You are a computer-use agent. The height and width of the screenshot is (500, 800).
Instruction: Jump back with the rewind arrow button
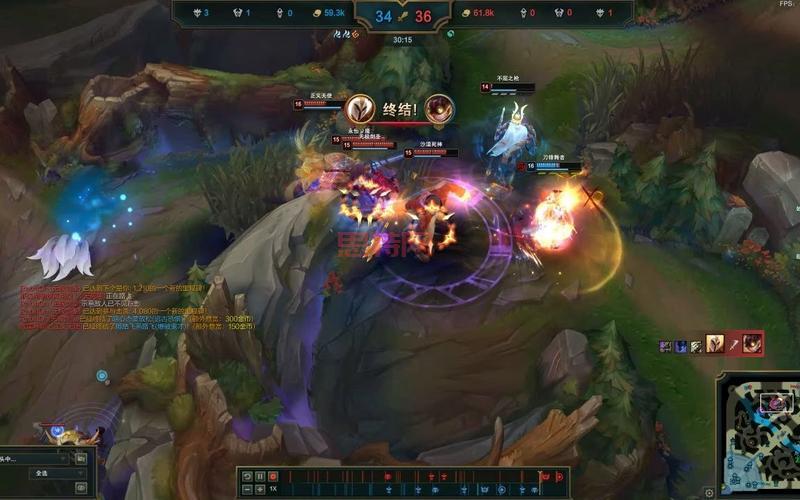click(x=247, y=476)
